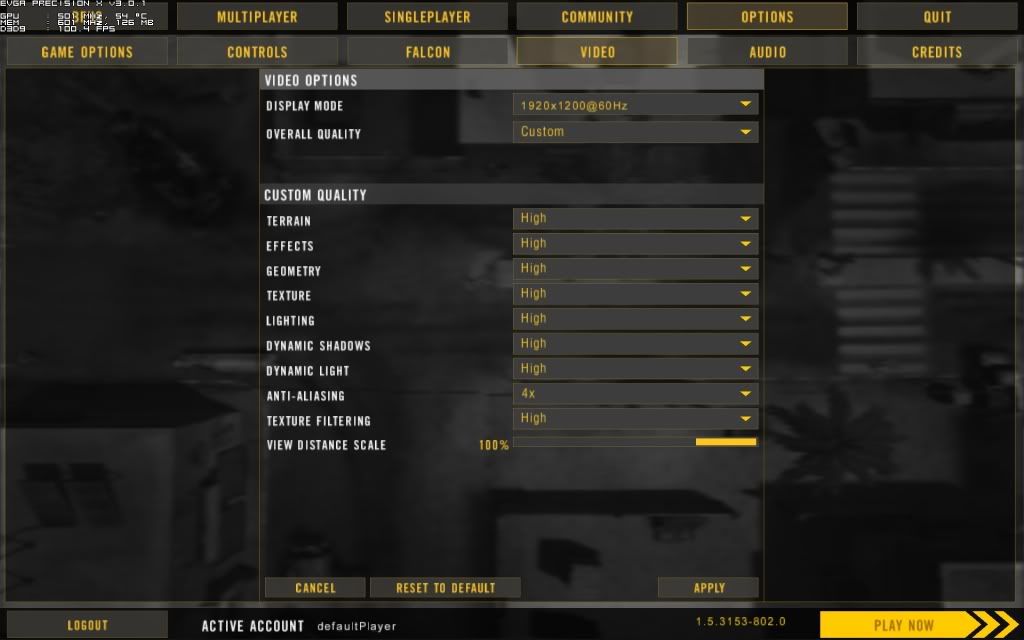Screen dimensions: 1024x640
Task: Open the Terrain quality dropdown
Action: pyautogui.click(x=635, y=219)
